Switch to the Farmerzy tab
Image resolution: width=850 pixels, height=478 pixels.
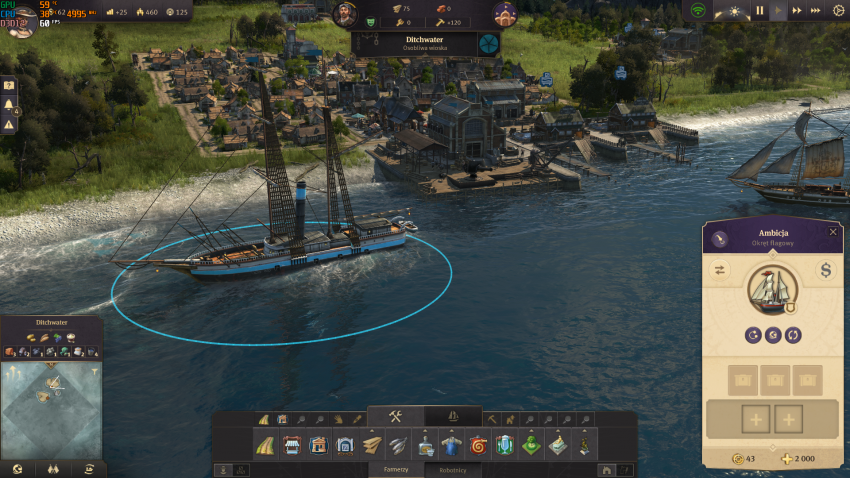tap(397, 468)
